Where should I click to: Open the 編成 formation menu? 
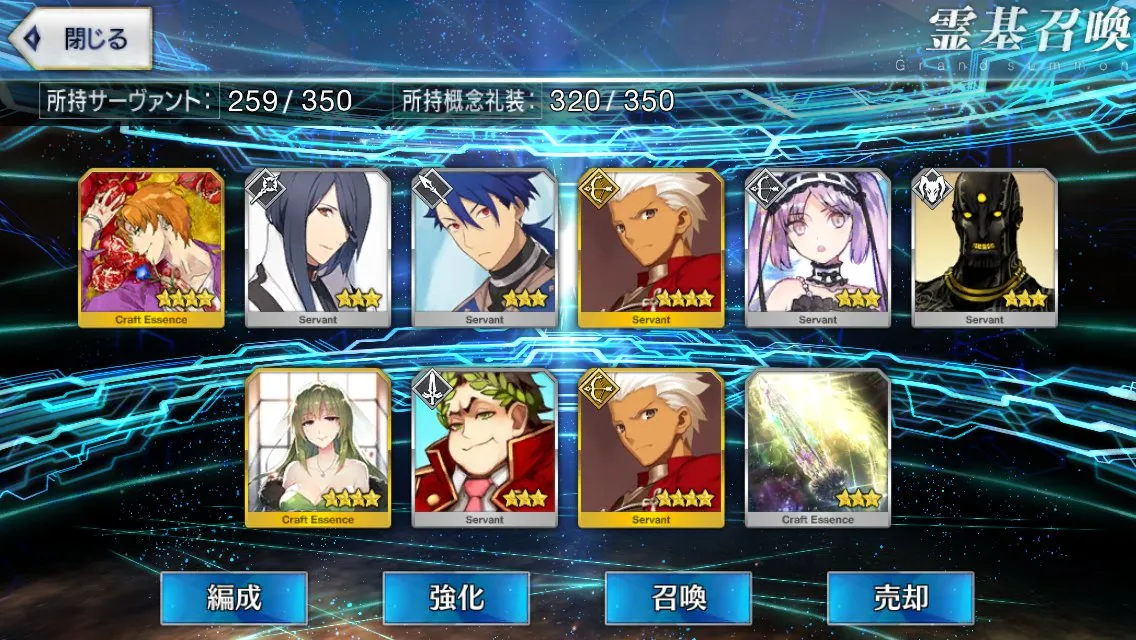coord(234,598)
